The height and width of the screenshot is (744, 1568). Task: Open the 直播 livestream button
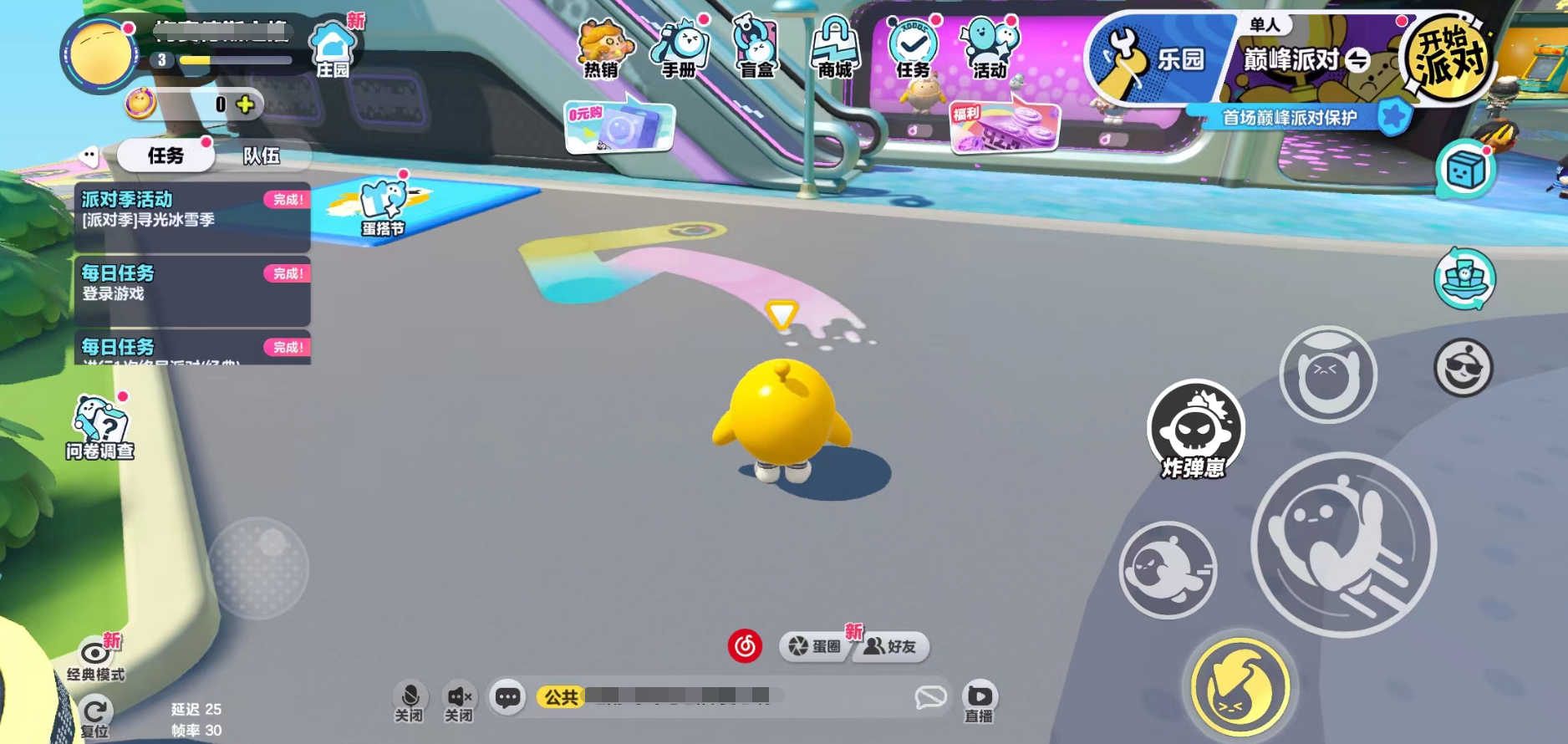tap(980, 701)
